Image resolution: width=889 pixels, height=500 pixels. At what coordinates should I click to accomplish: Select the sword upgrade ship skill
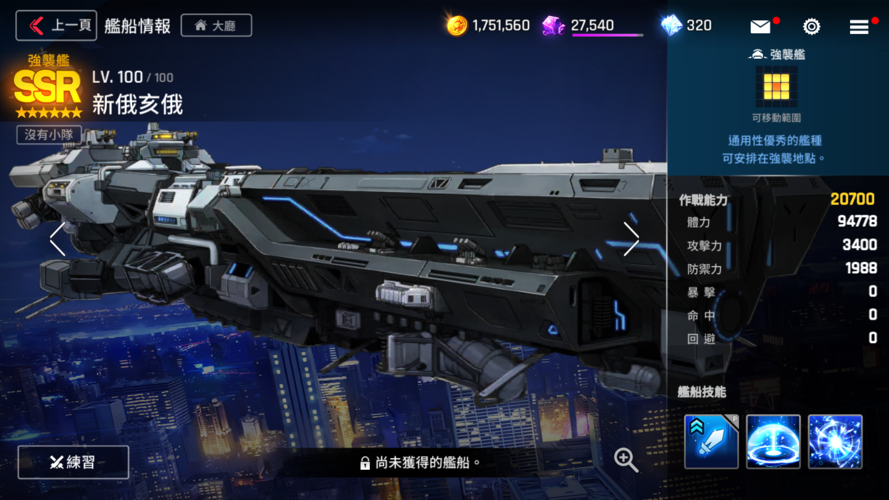coord(711,441)
